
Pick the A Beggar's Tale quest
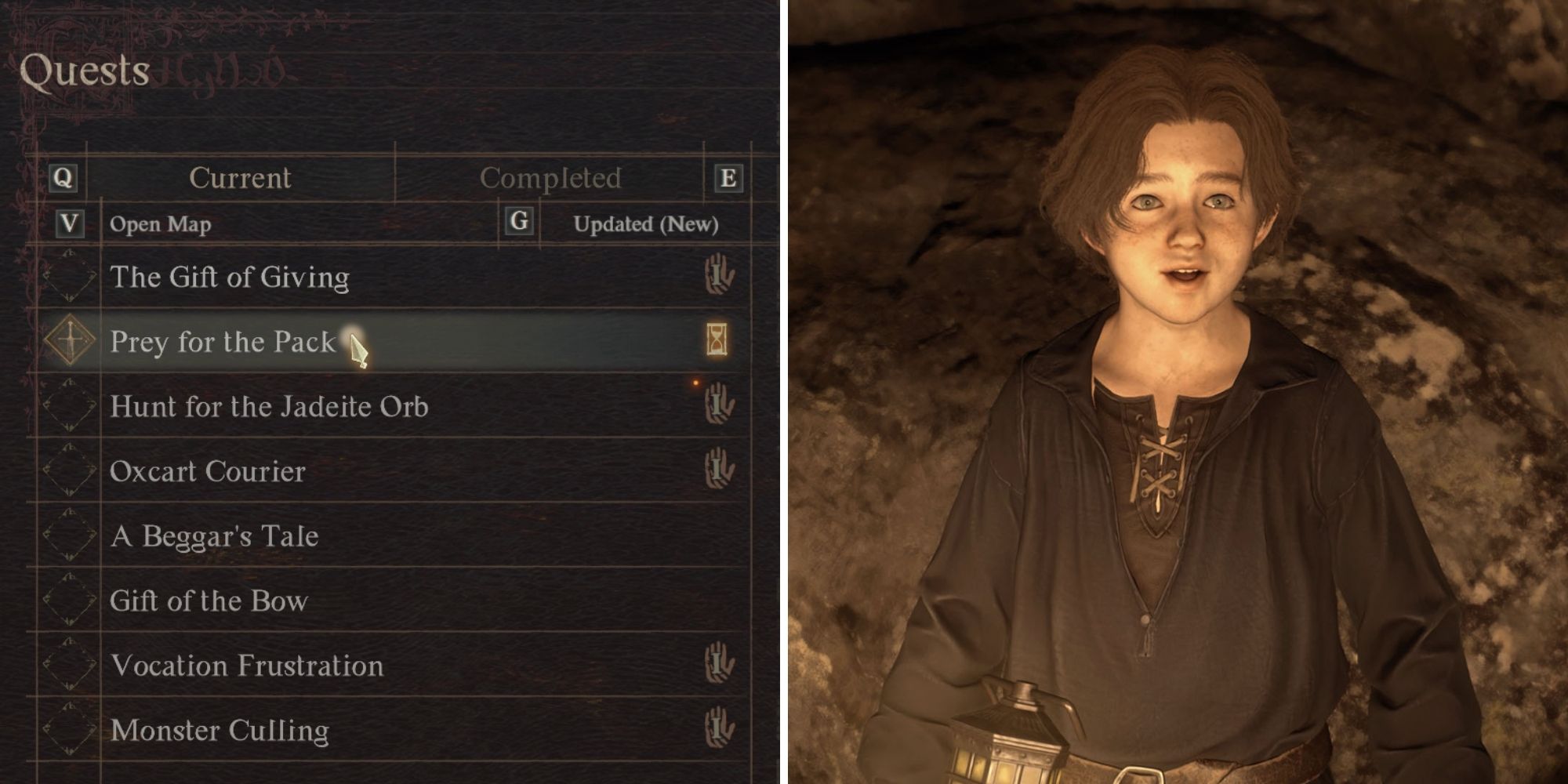215,536
